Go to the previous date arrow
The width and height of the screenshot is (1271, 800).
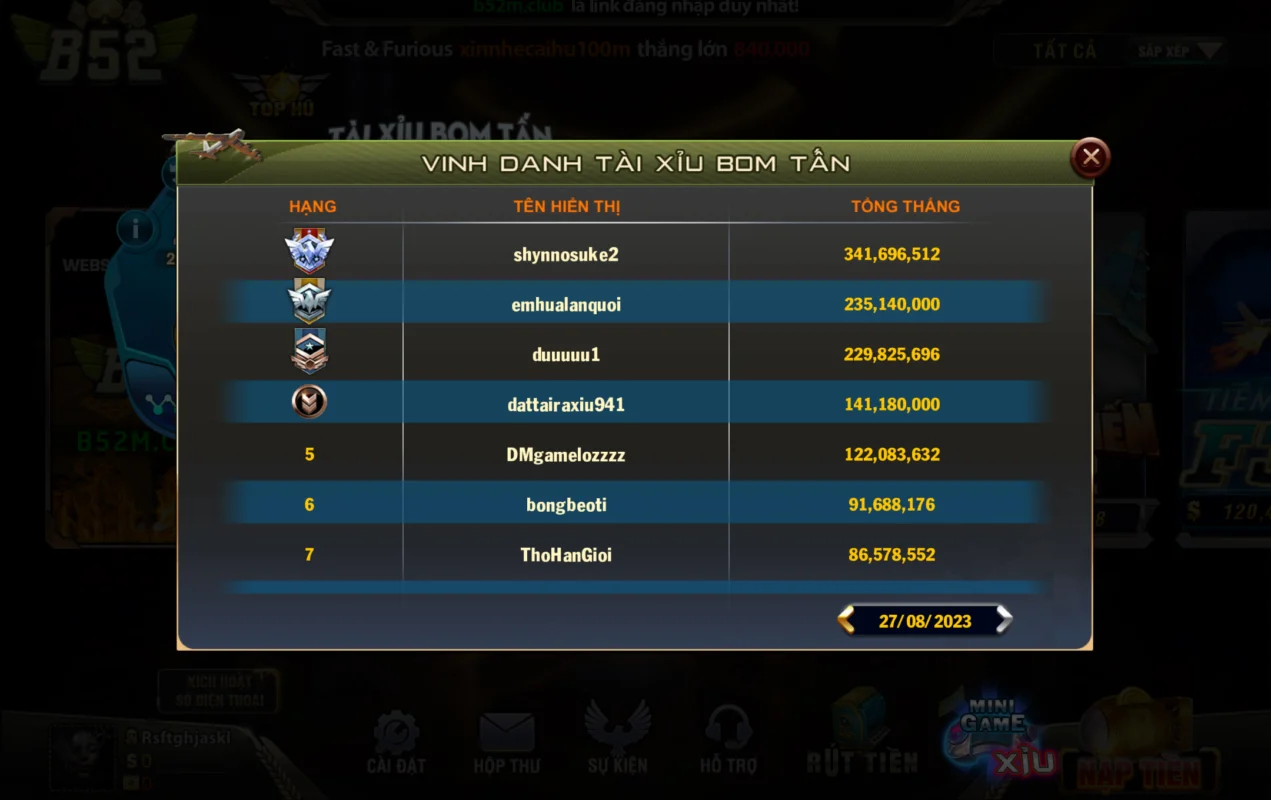click(x=847, y=620)
